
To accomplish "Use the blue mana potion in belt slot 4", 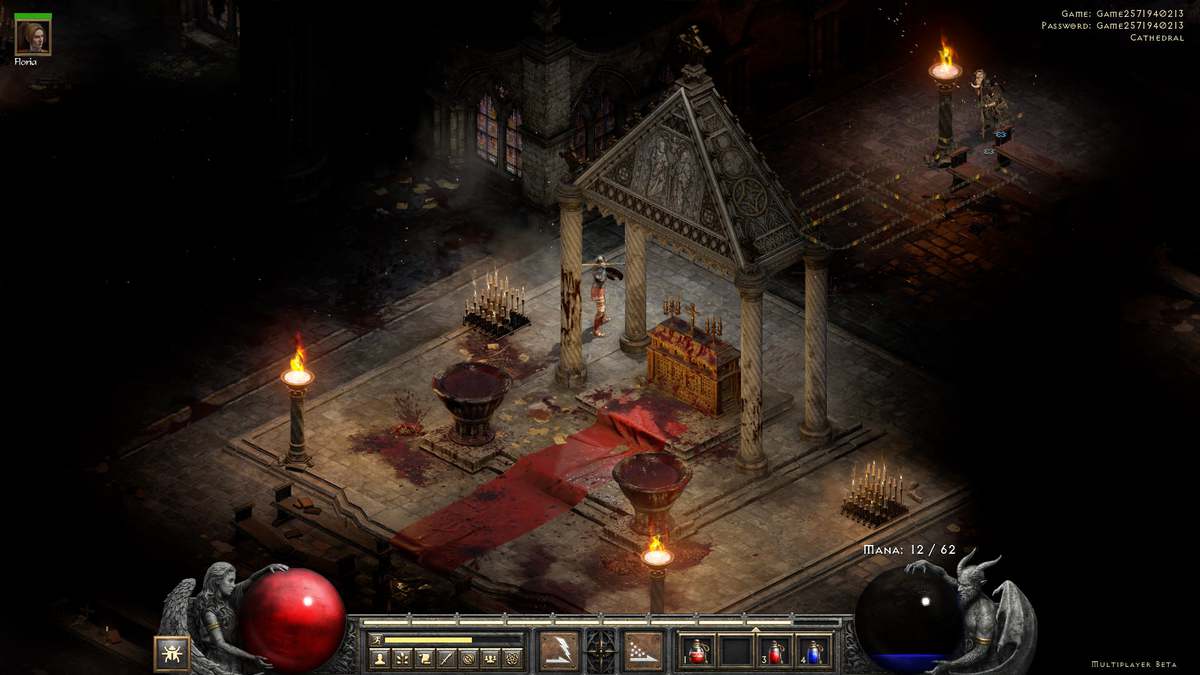I will point(816,651).
